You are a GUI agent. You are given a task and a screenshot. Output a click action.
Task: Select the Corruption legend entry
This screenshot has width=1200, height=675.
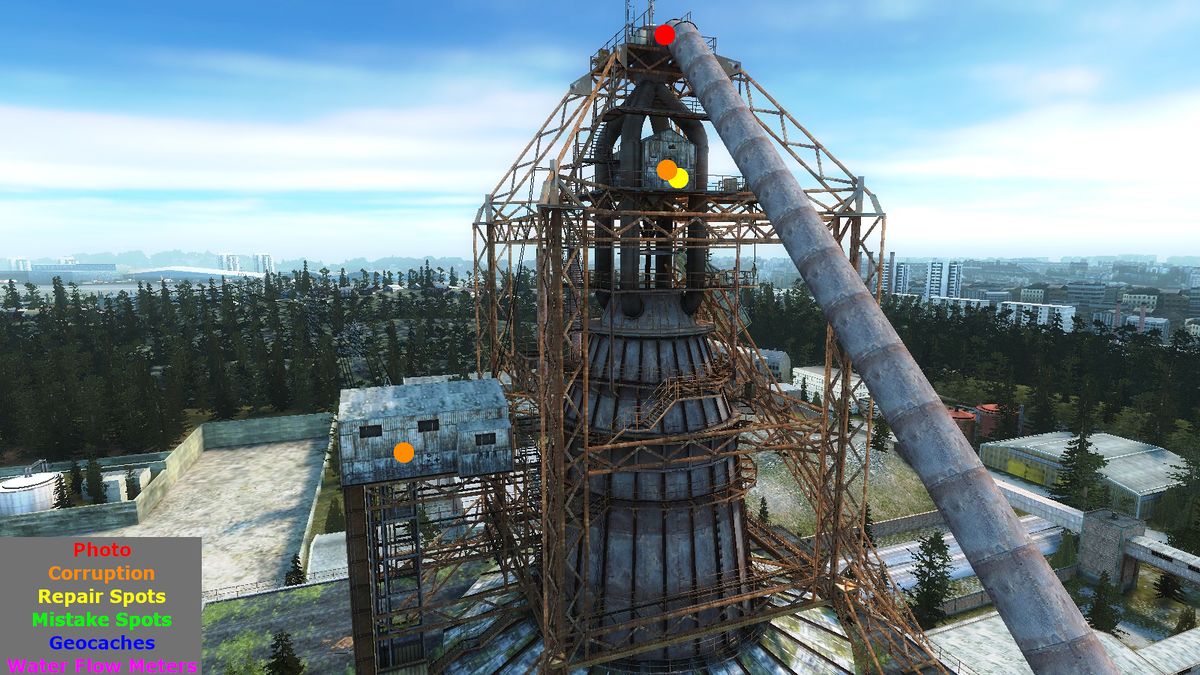coord(102,573)
